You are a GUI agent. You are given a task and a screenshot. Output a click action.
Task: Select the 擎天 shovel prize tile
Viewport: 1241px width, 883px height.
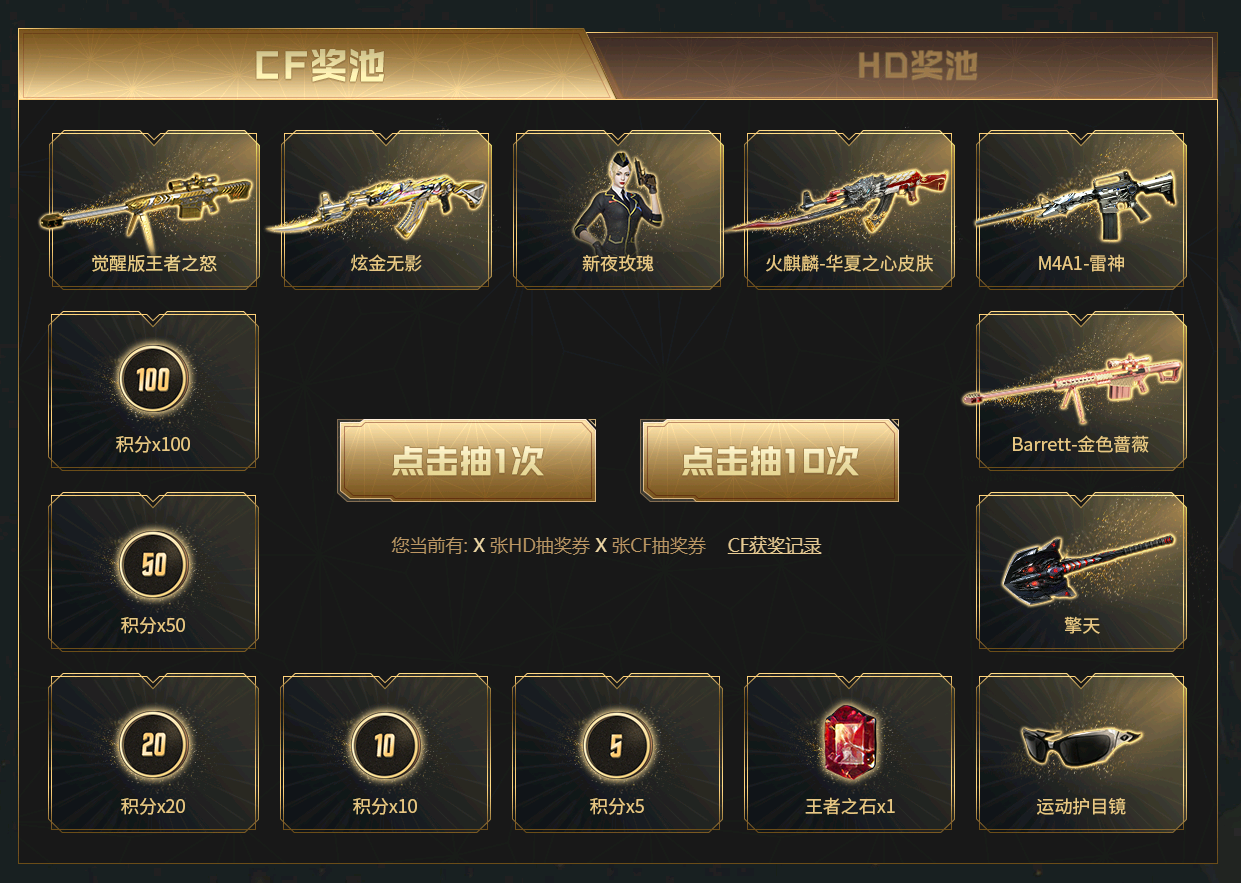click(x=1081, y=572)
